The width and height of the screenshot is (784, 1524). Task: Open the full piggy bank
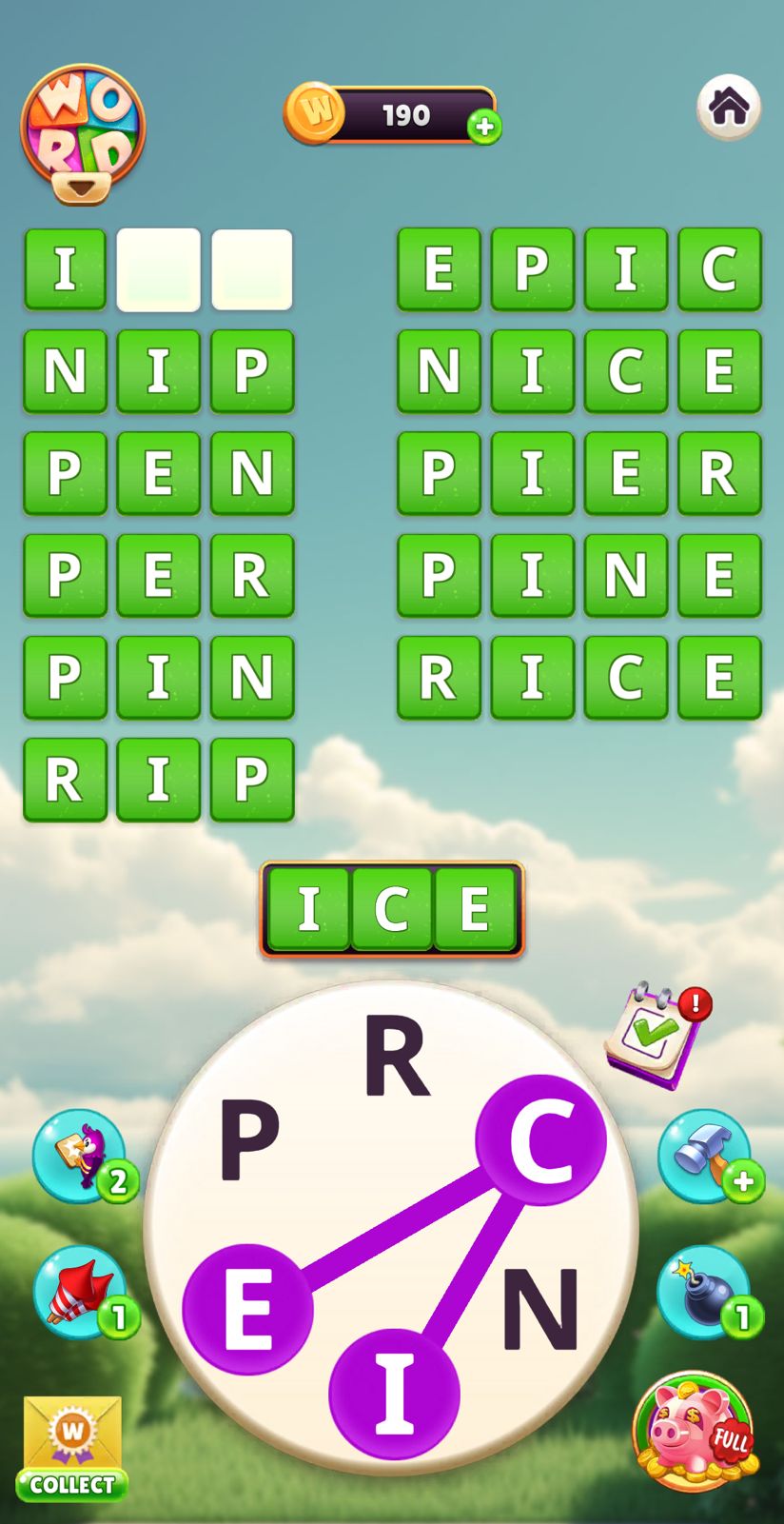click(696, 1432)
